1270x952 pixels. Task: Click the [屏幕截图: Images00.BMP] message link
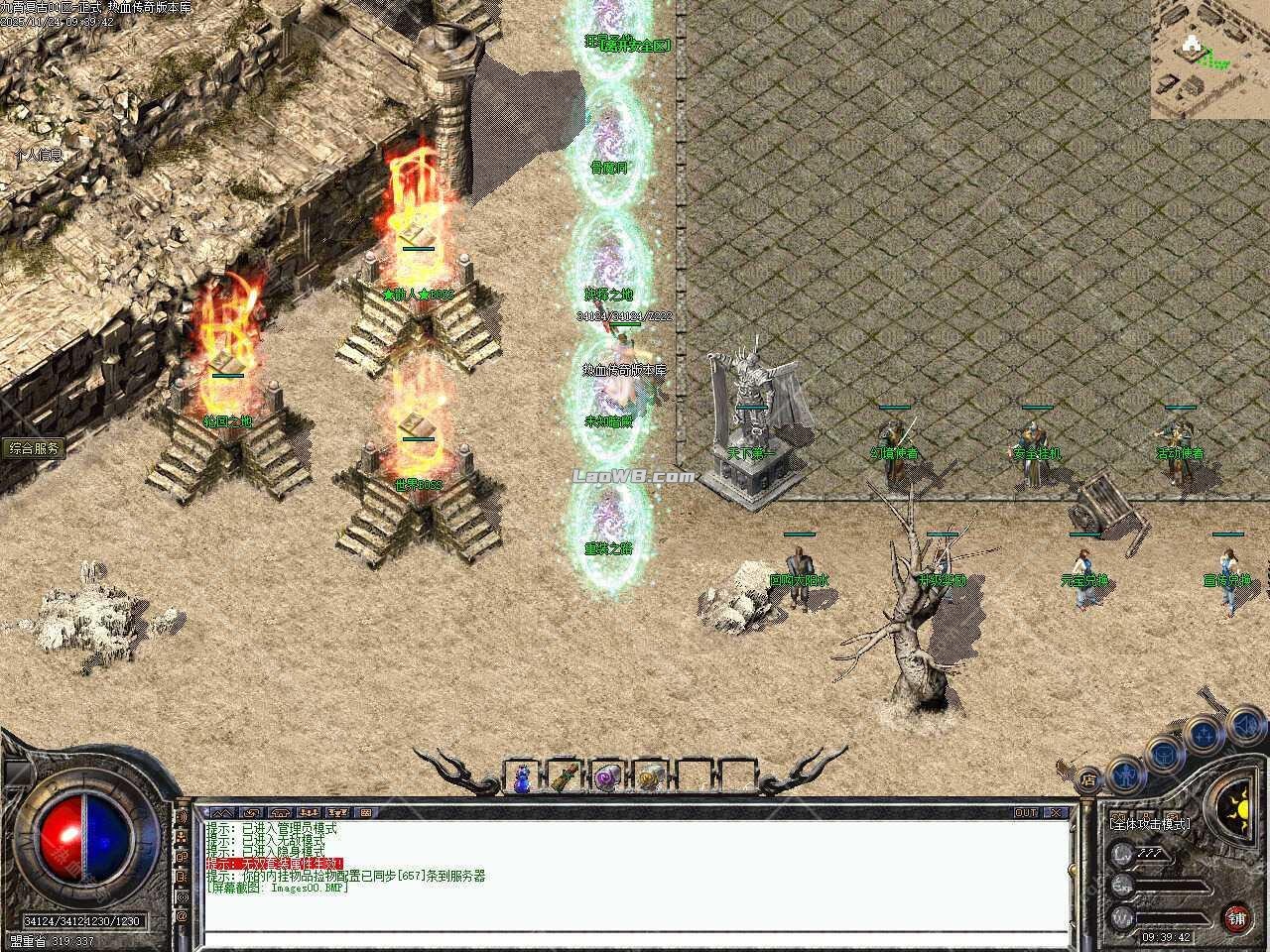283,888
